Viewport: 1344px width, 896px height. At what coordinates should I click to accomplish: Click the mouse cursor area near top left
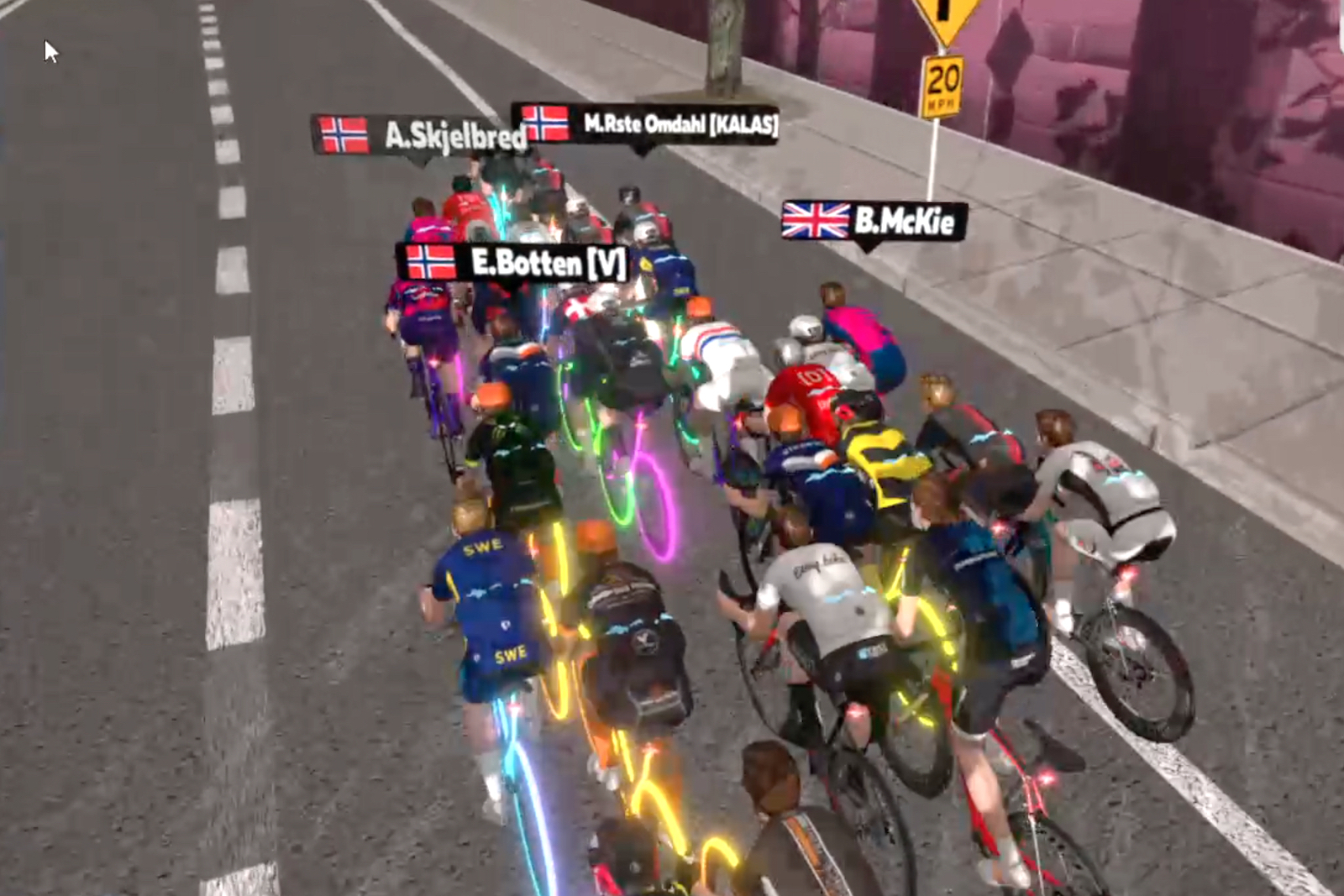pos(48,50)
